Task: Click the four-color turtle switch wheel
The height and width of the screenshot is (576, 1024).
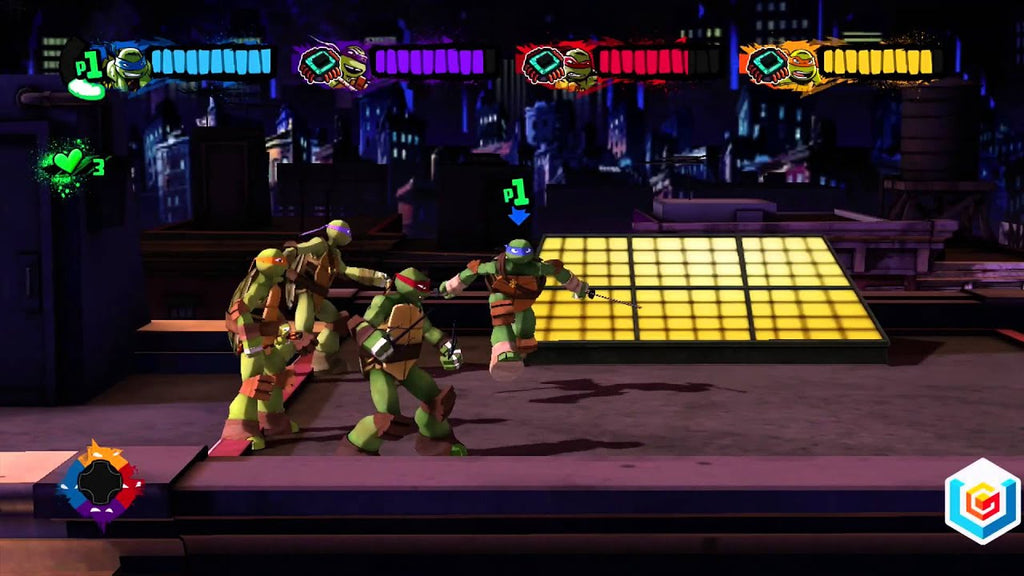Action: [100, 484]
